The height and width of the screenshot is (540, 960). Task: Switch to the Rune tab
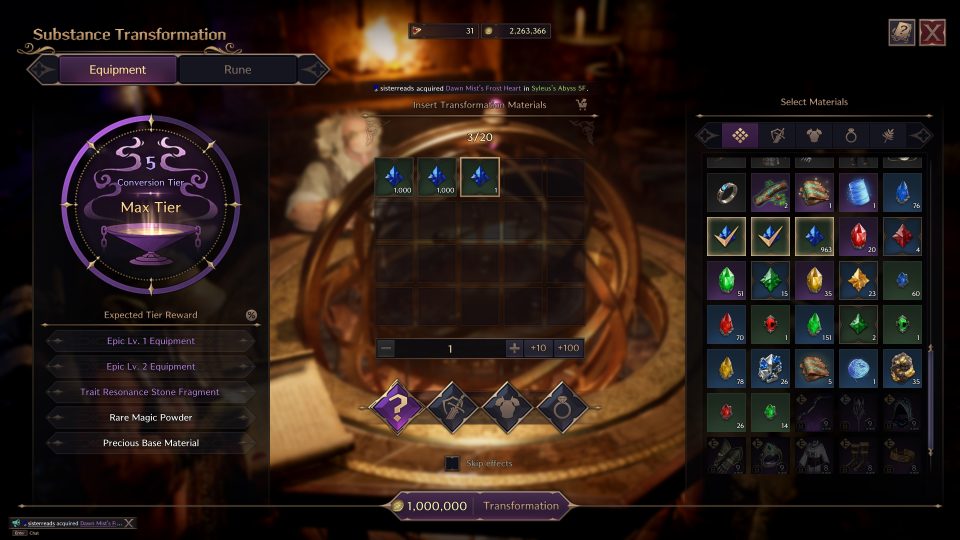238,70
